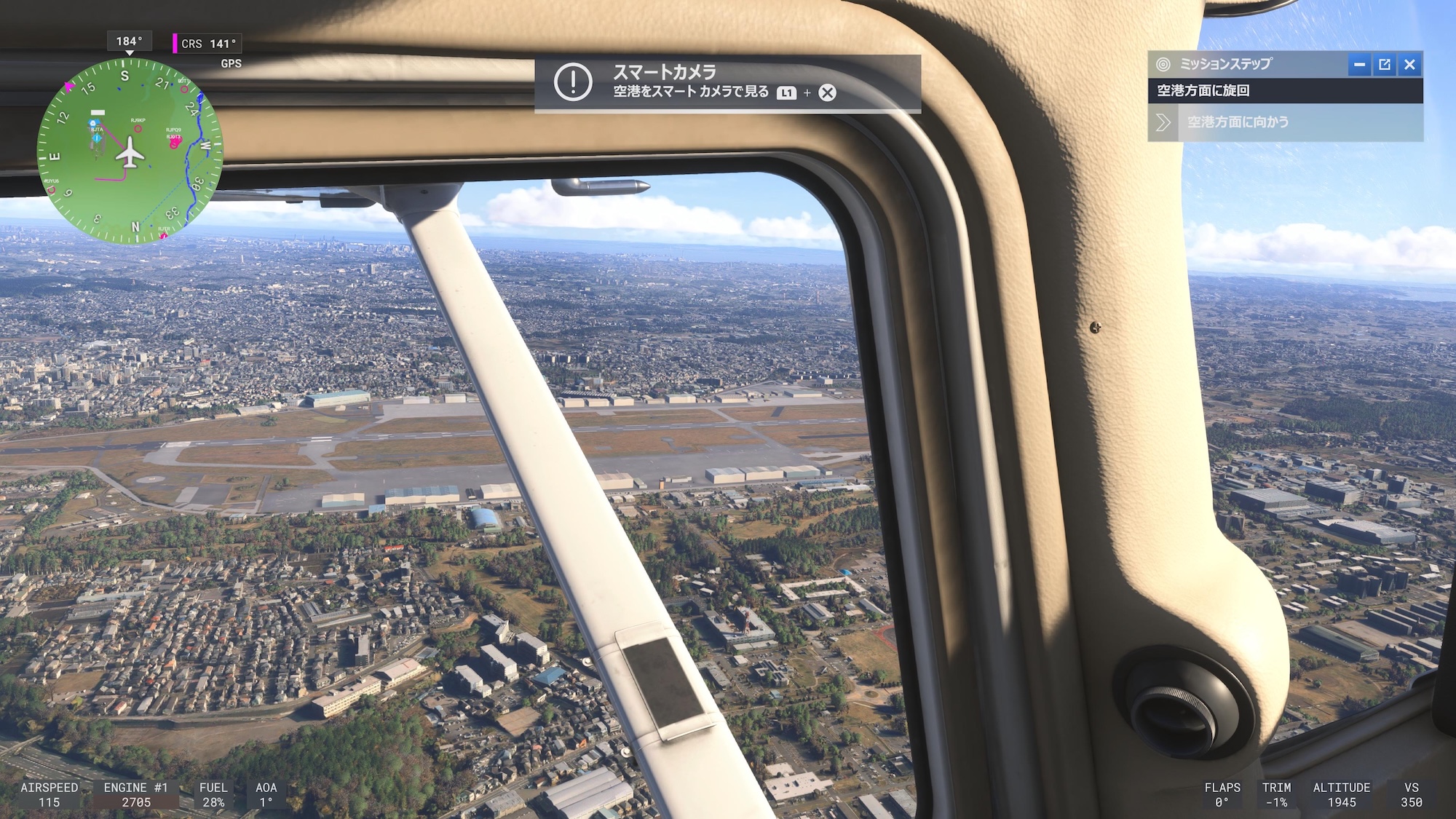Click the magenta heading bug on the compass
Screen dimensions: 1456x819
click(x=69, y=87)
